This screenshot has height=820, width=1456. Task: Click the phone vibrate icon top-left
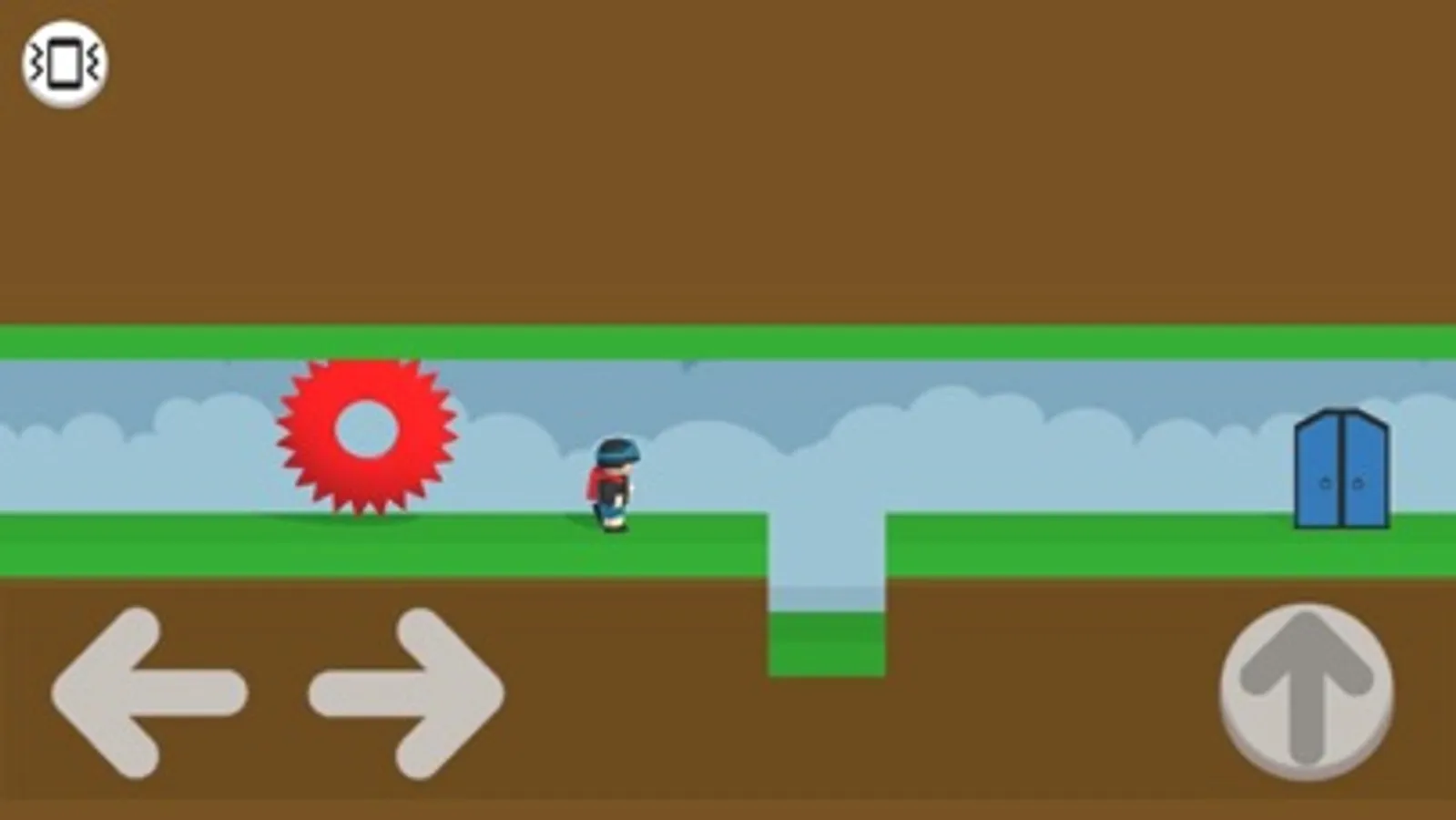pos(62,62)
